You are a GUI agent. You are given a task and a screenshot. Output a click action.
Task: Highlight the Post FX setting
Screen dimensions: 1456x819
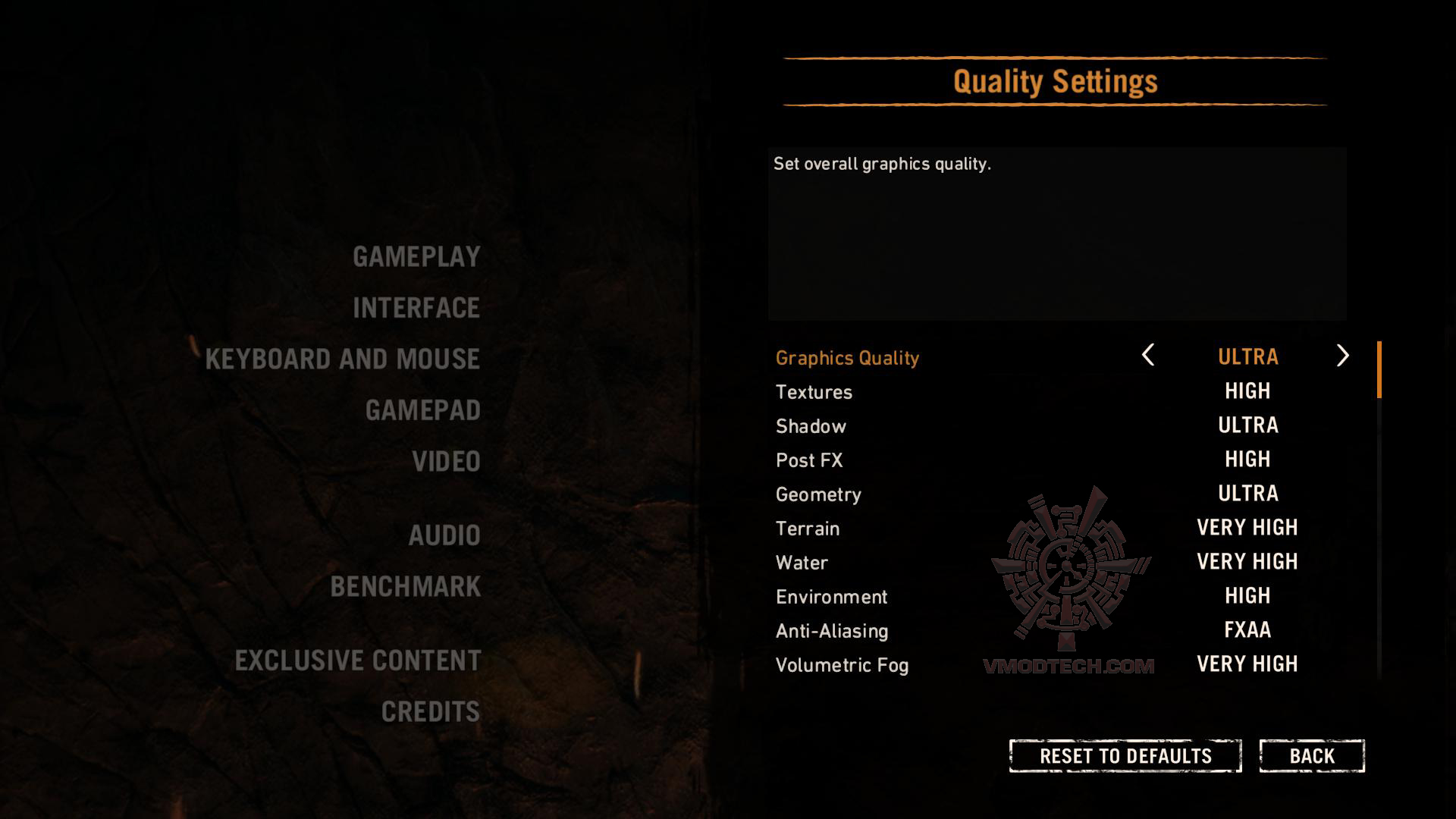809,460
